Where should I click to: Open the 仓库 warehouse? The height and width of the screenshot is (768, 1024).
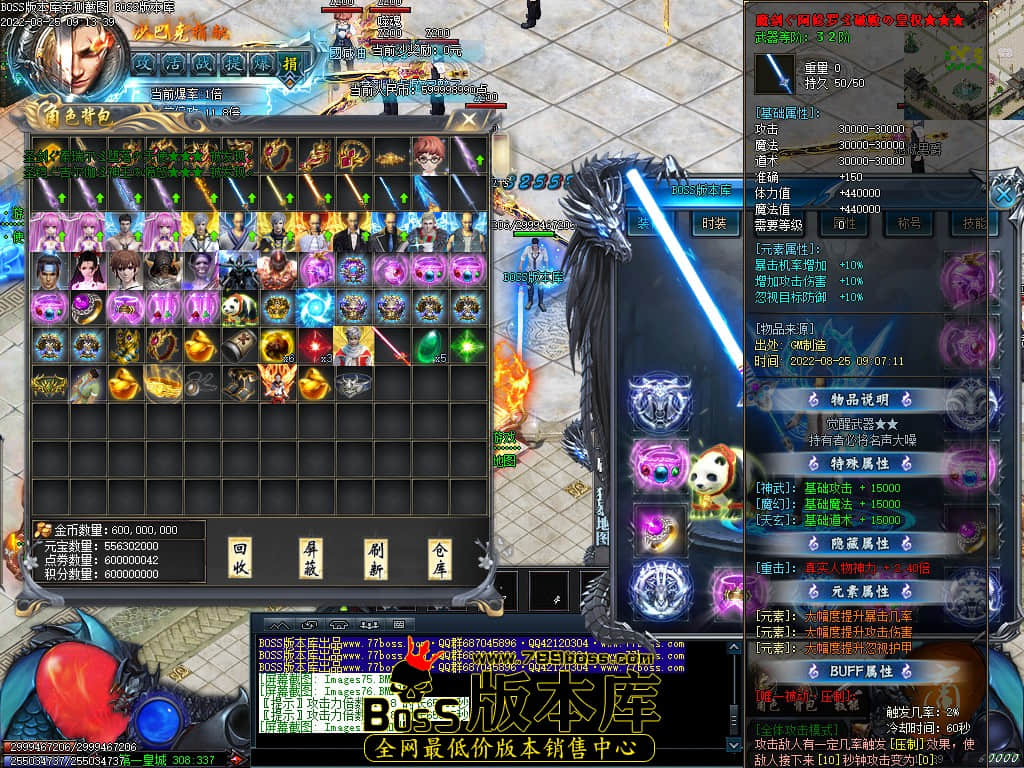[x=440, y=559]
